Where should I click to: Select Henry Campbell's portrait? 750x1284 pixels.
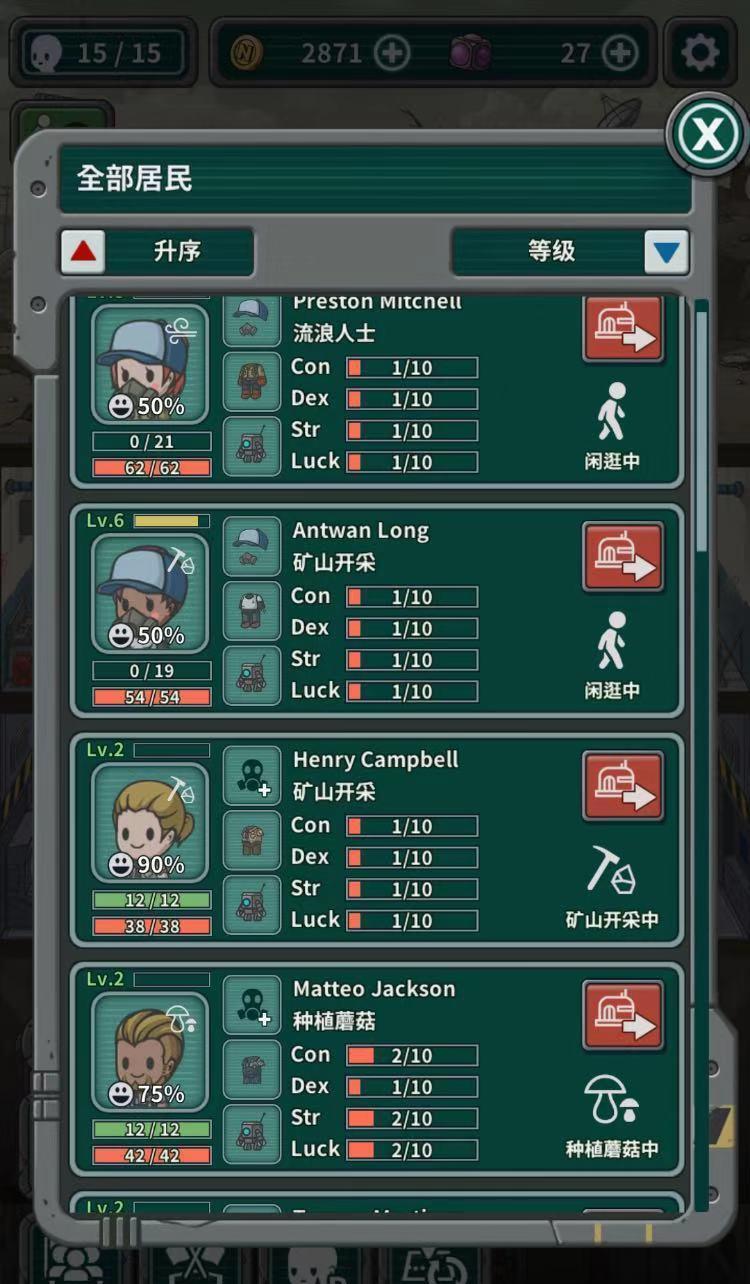pos(150,823)
